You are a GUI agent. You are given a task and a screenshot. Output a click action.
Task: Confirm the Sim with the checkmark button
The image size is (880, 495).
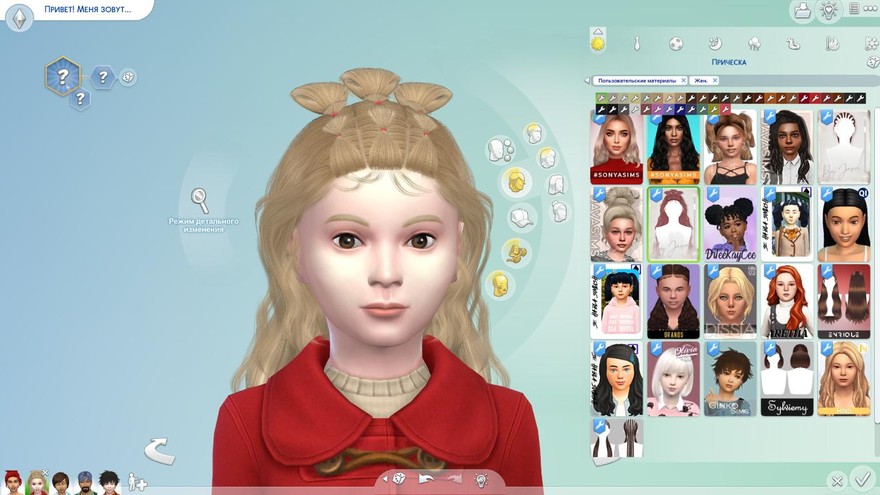click(x=862, y=480)
